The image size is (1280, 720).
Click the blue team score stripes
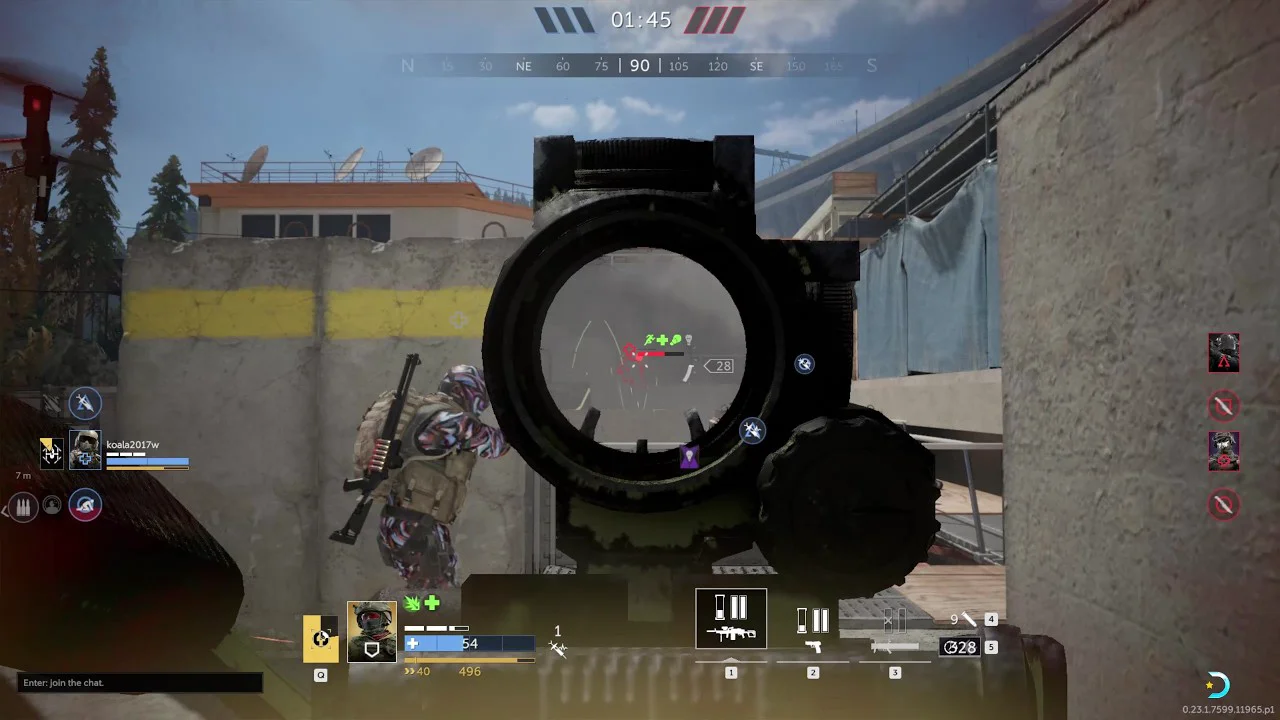point(565,20)
